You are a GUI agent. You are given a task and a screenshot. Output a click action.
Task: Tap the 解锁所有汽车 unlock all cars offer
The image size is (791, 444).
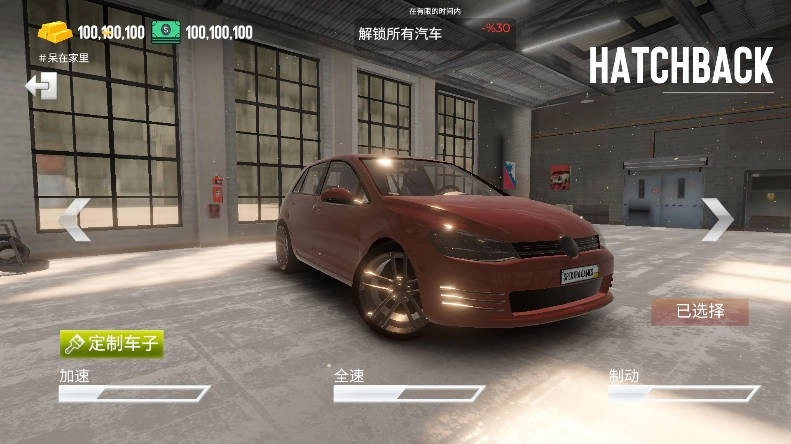(x=400, y=33)
